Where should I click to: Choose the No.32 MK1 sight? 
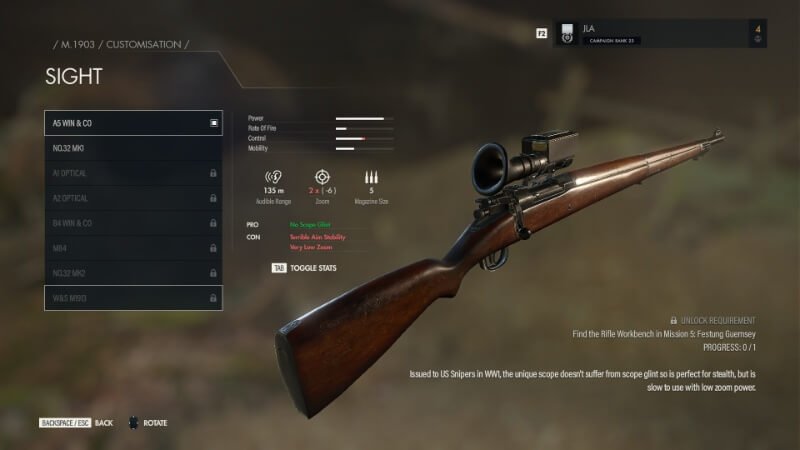133,148
